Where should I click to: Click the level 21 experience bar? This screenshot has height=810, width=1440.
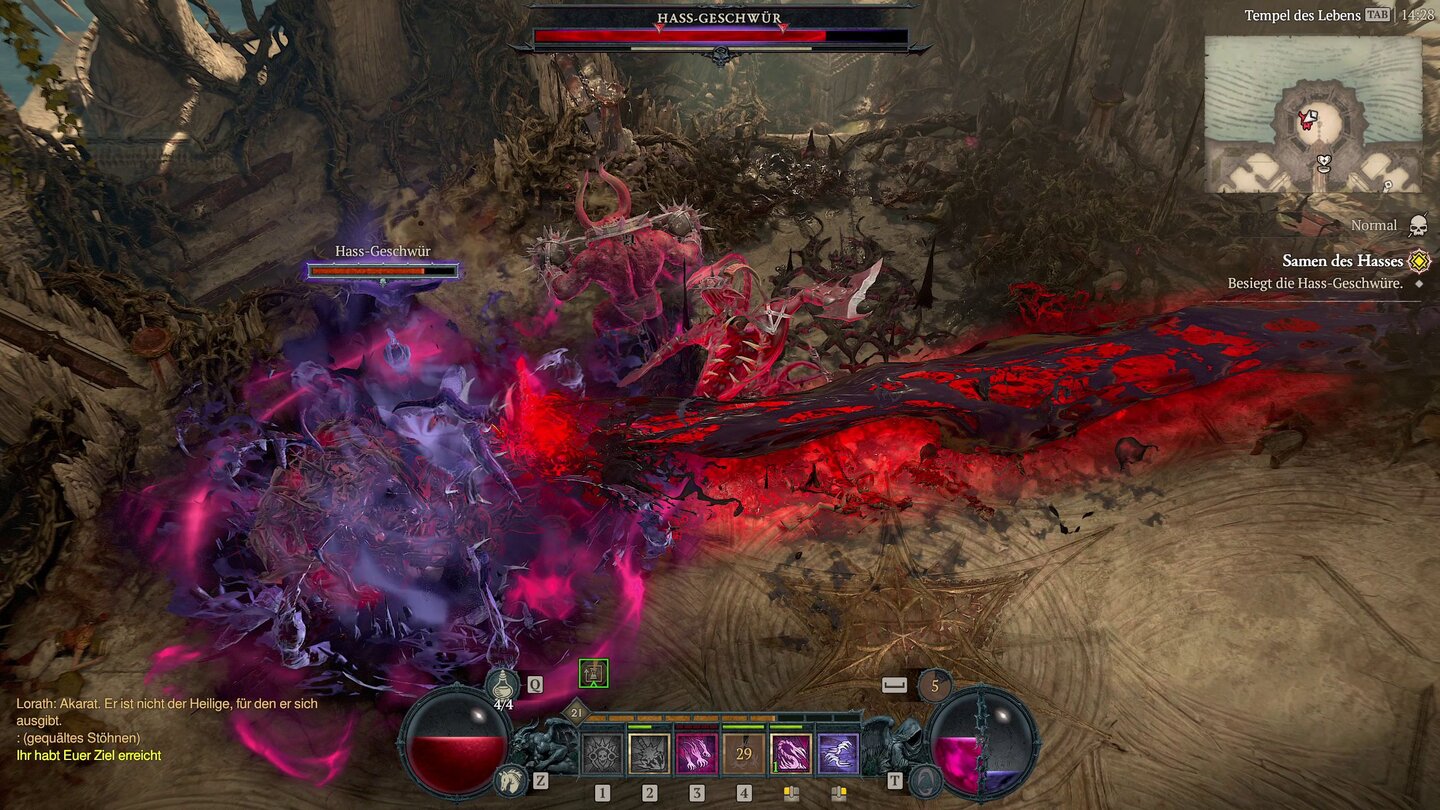point(575,713)
